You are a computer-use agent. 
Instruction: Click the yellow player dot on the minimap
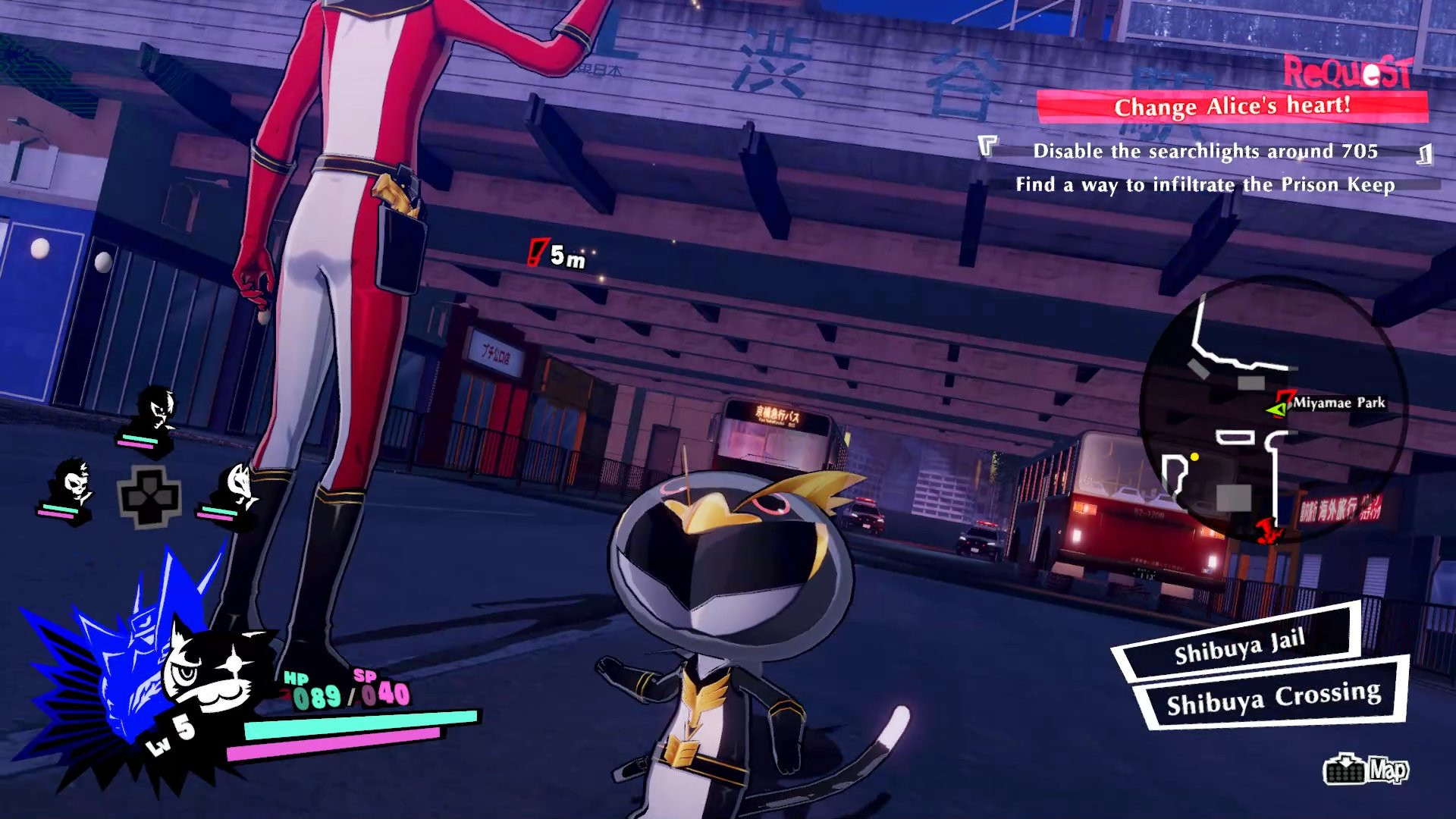(x=1194, y=457)
